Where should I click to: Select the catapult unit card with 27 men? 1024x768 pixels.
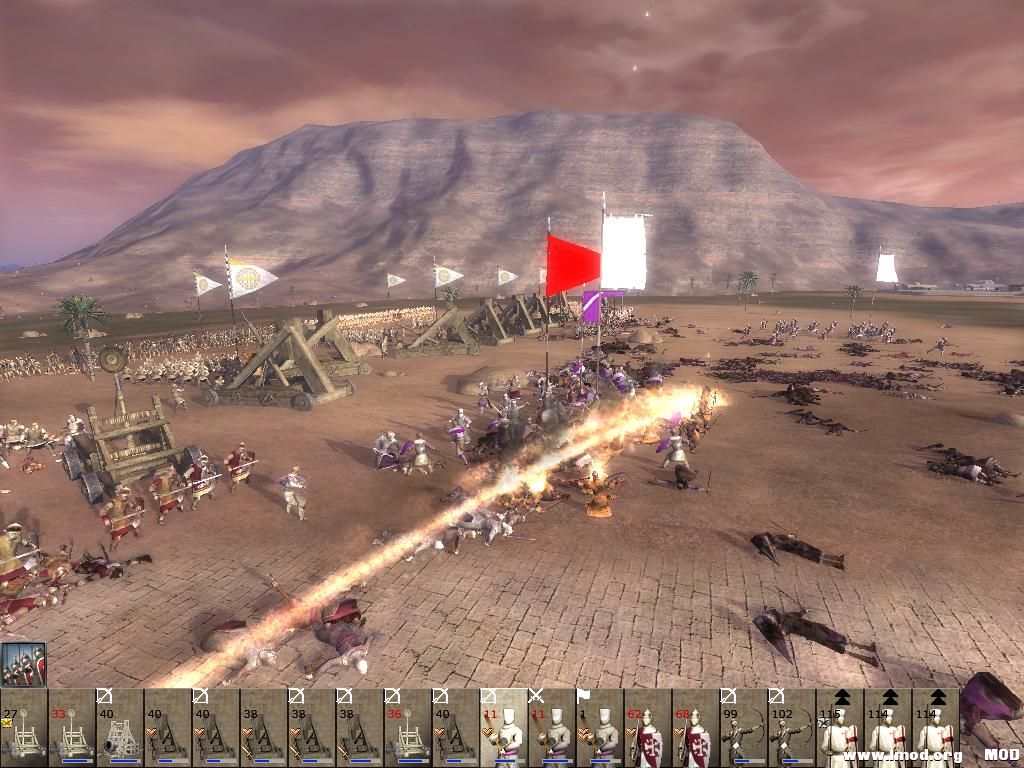coord(23,729)
